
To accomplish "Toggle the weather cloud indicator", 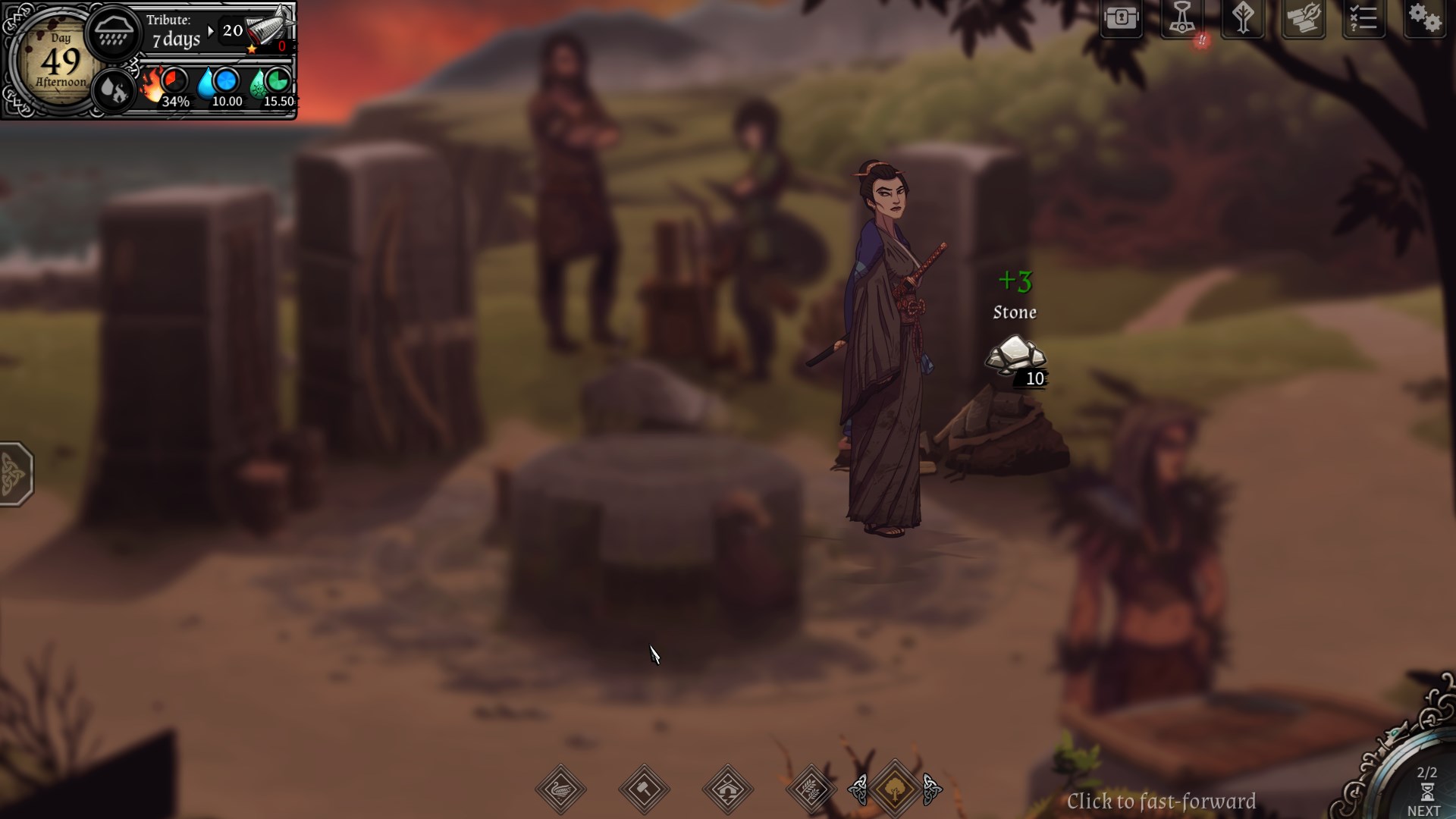I will coord(114,32).
